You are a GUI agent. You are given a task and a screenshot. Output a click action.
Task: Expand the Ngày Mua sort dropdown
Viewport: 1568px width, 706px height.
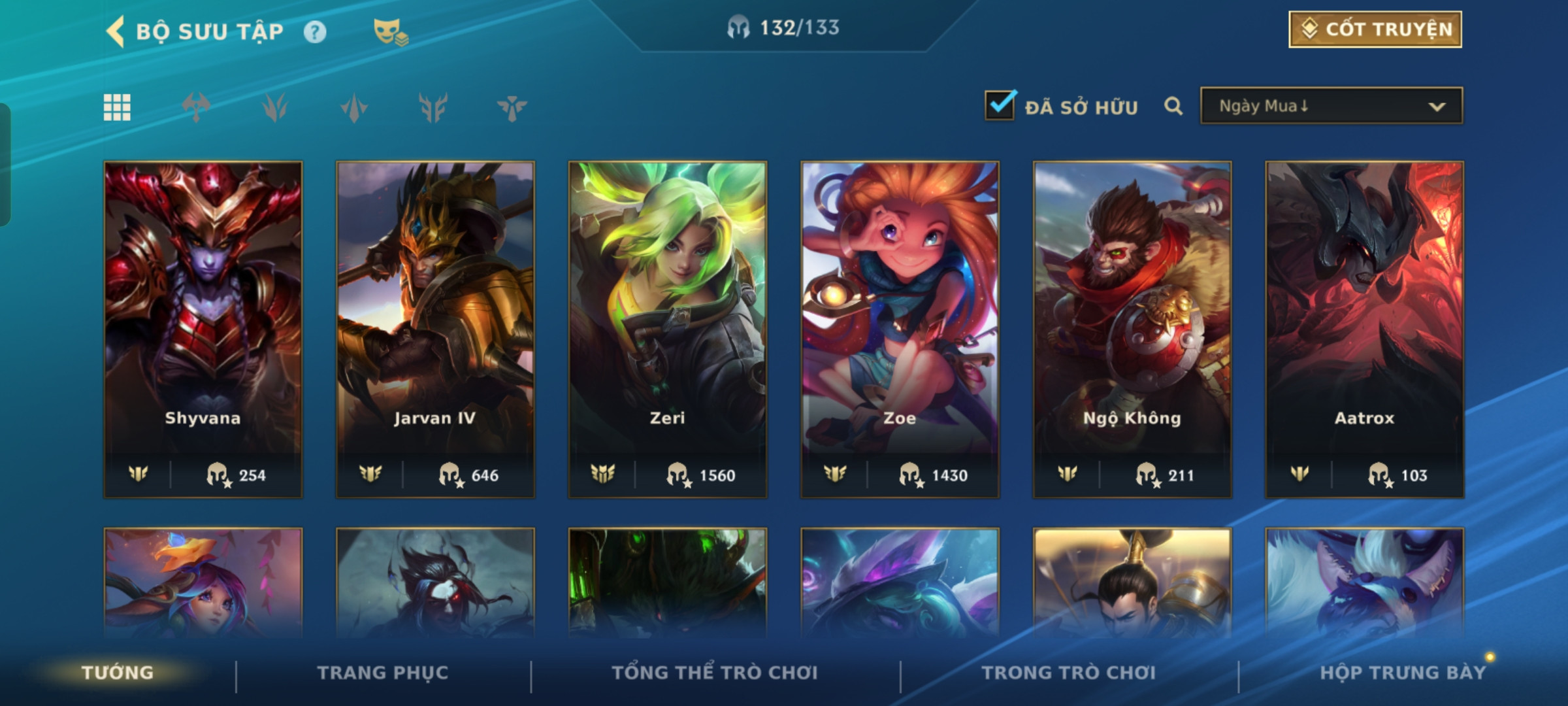(1331, 106)
